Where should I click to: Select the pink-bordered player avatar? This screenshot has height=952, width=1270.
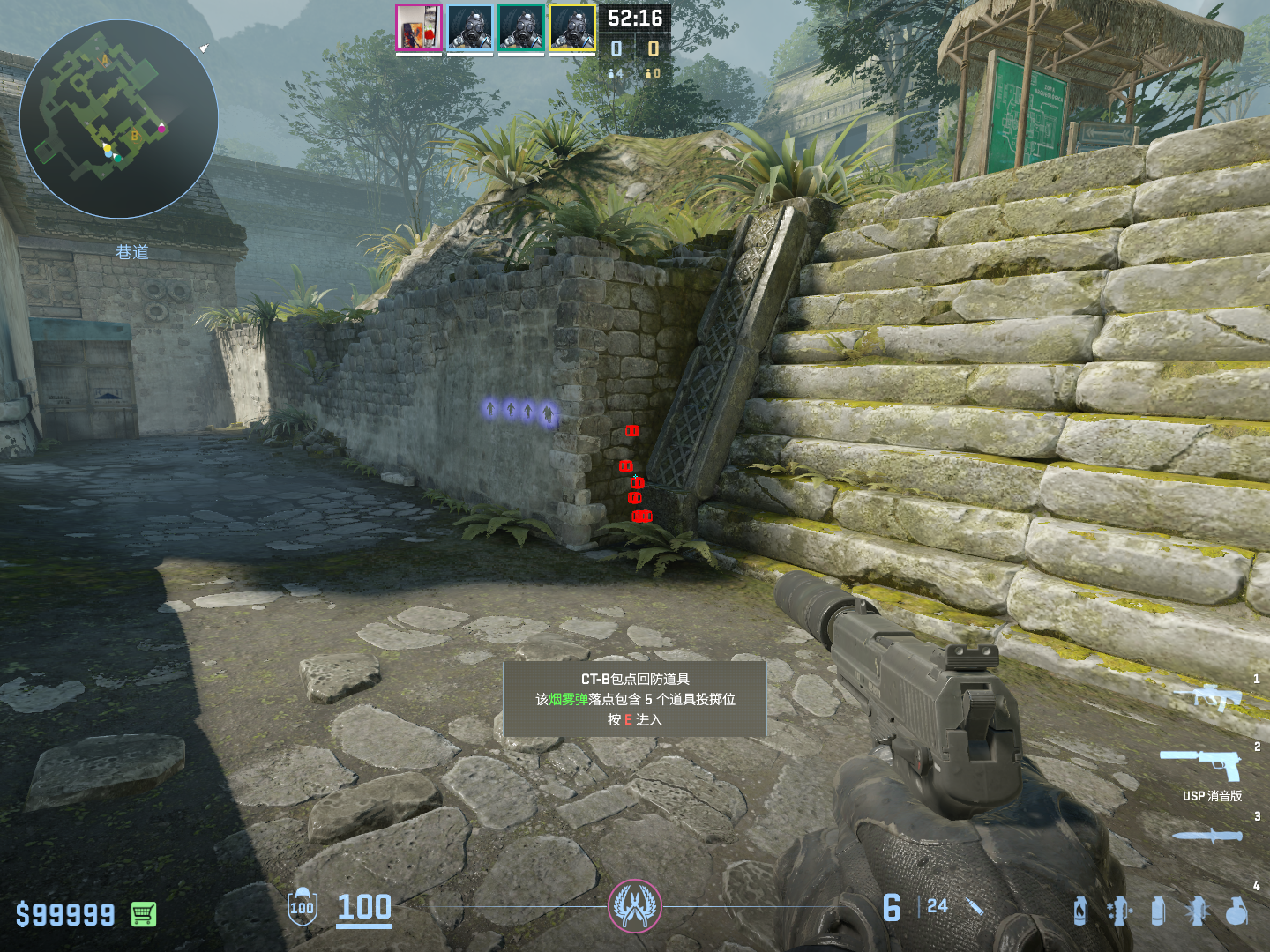[x=418, y=28]
